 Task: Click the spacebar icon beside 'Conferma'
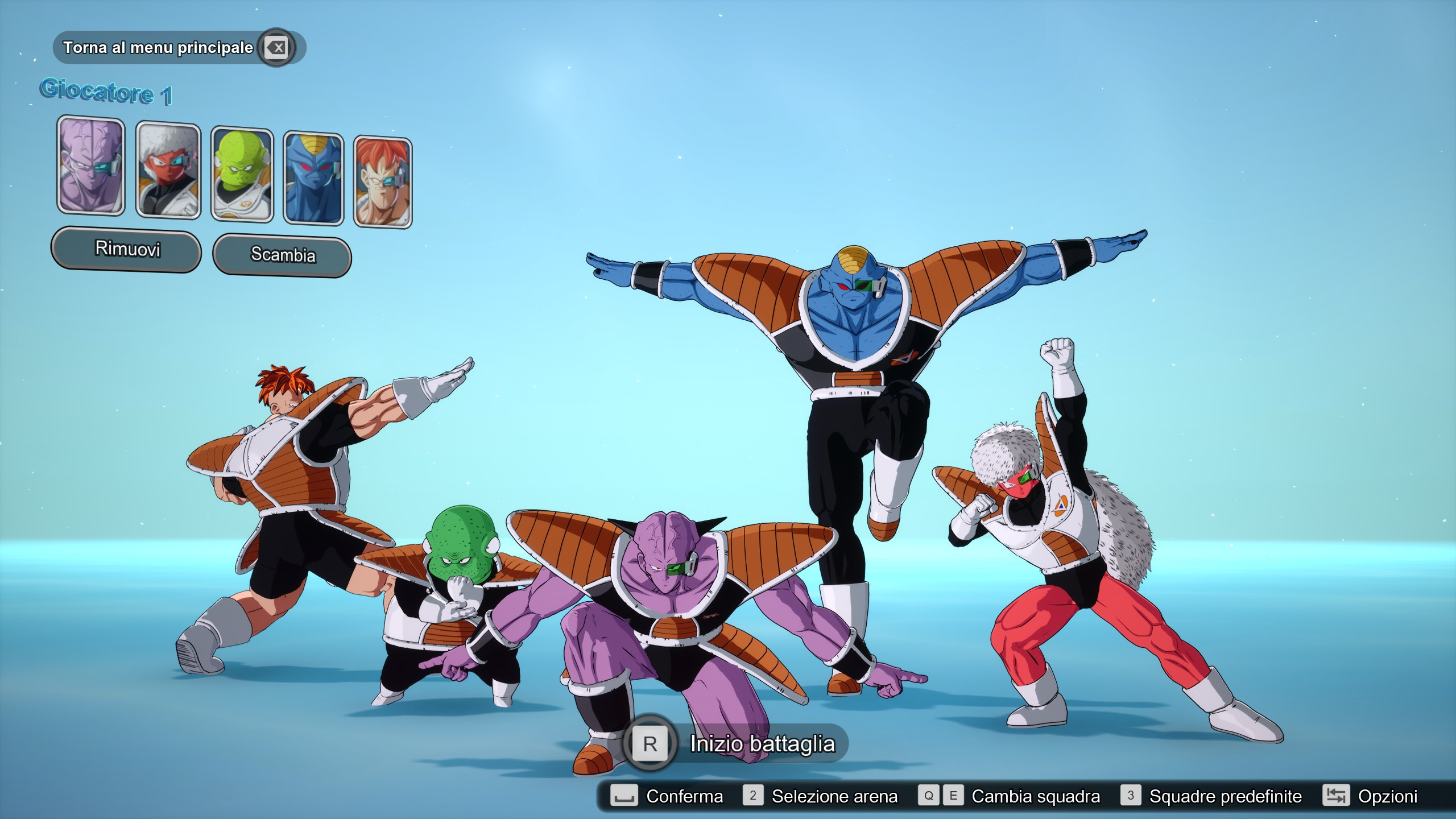(x=624, y=796)
